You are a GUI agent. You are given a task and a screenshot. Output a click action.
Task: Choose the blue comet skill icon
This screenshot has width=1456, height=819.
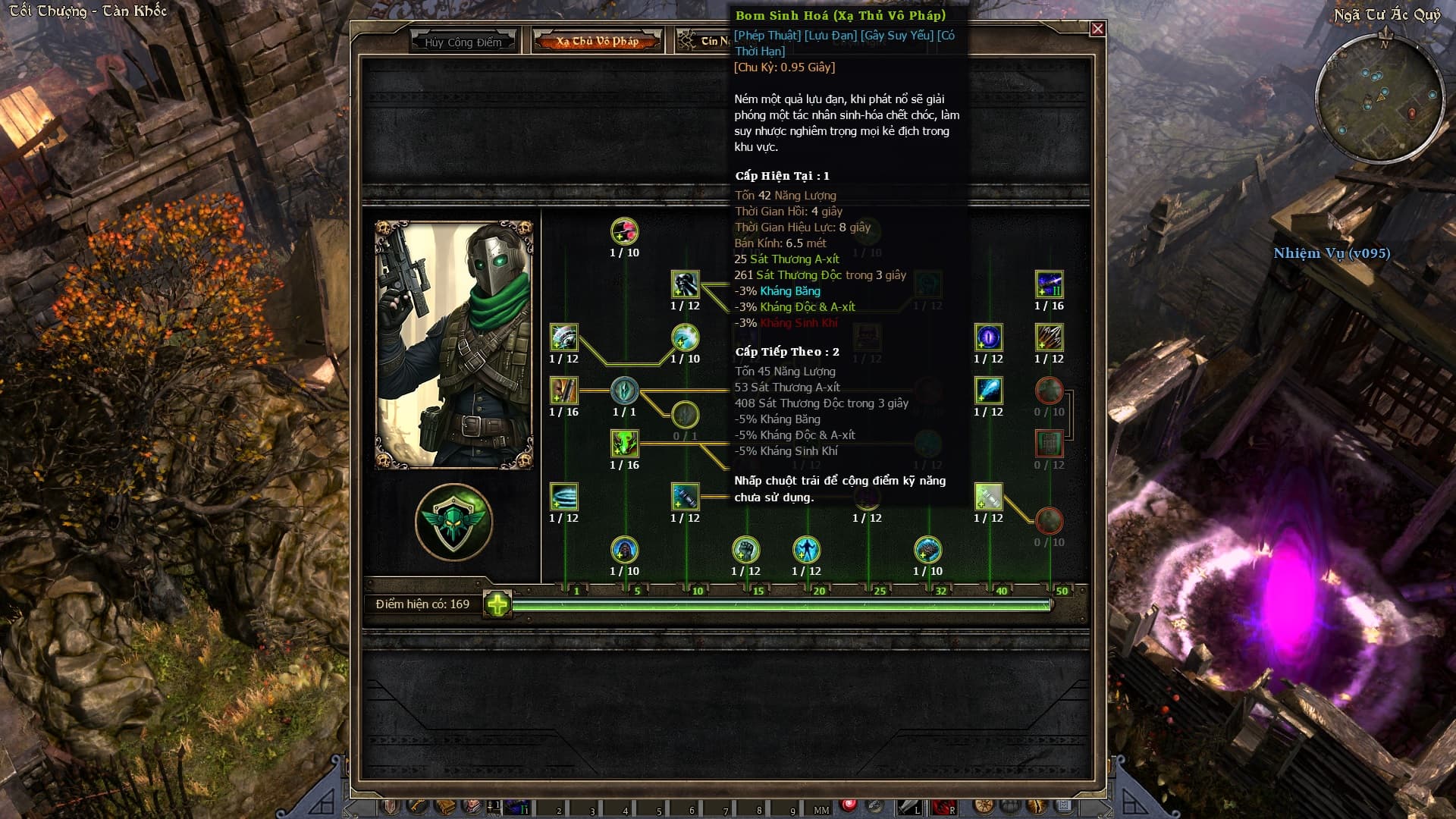pos(988,391)
